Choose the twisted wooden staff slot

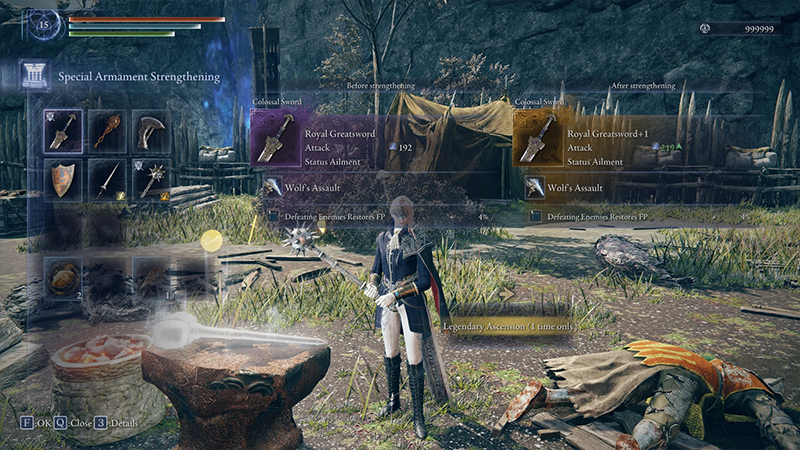pos(107,130)
